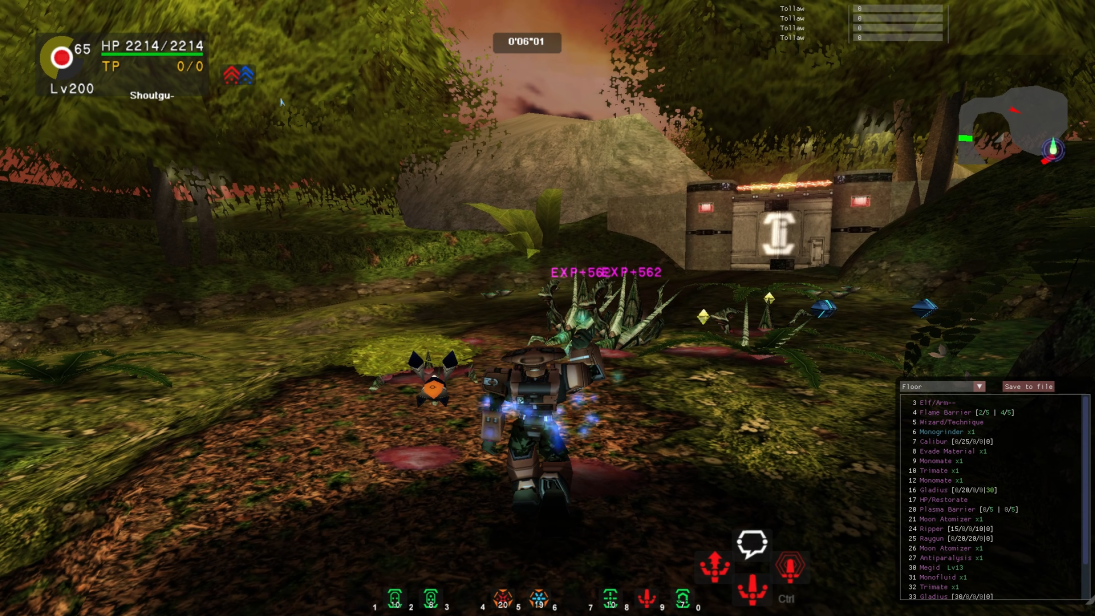1095x616 pixels.
Task: Use the orange-red item with count 20
Action: point(502,599)
